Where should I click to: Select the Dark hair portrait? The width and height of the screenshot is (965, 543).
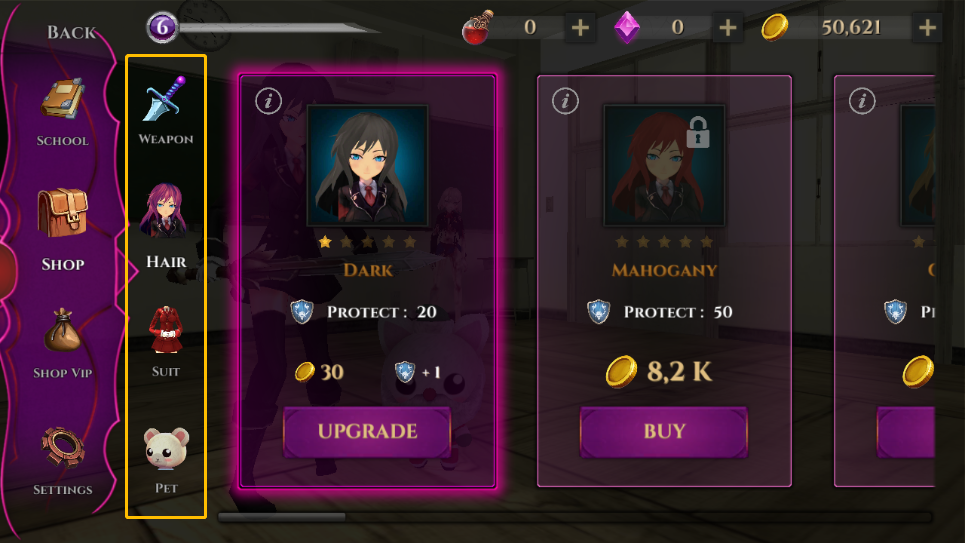click(x=368, y=165)
